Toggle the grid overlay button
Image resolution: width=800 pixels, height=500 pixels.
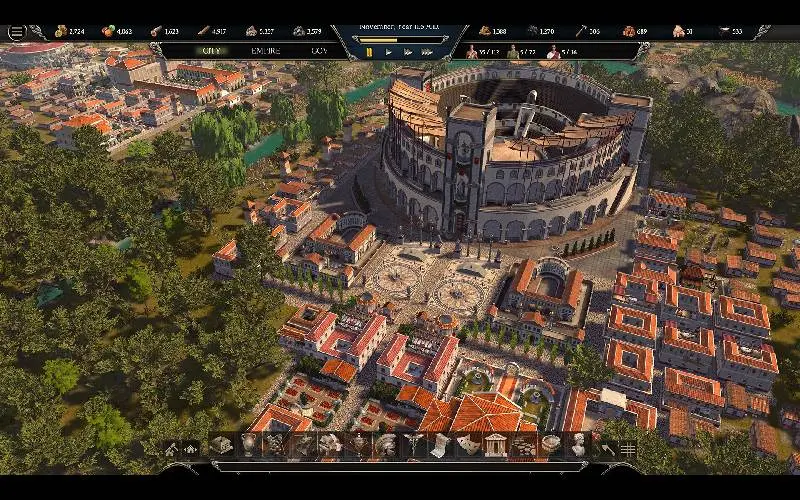pos(628,448)
